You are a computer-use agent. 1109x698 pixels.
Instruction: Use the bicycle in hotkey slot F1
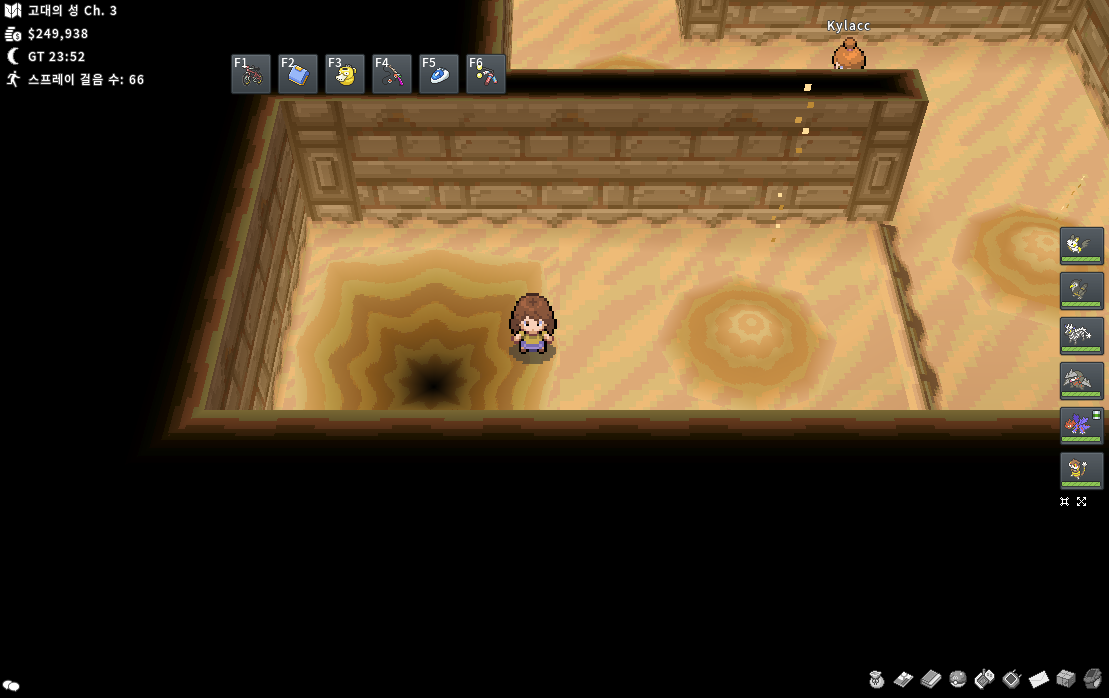[251, 74]
